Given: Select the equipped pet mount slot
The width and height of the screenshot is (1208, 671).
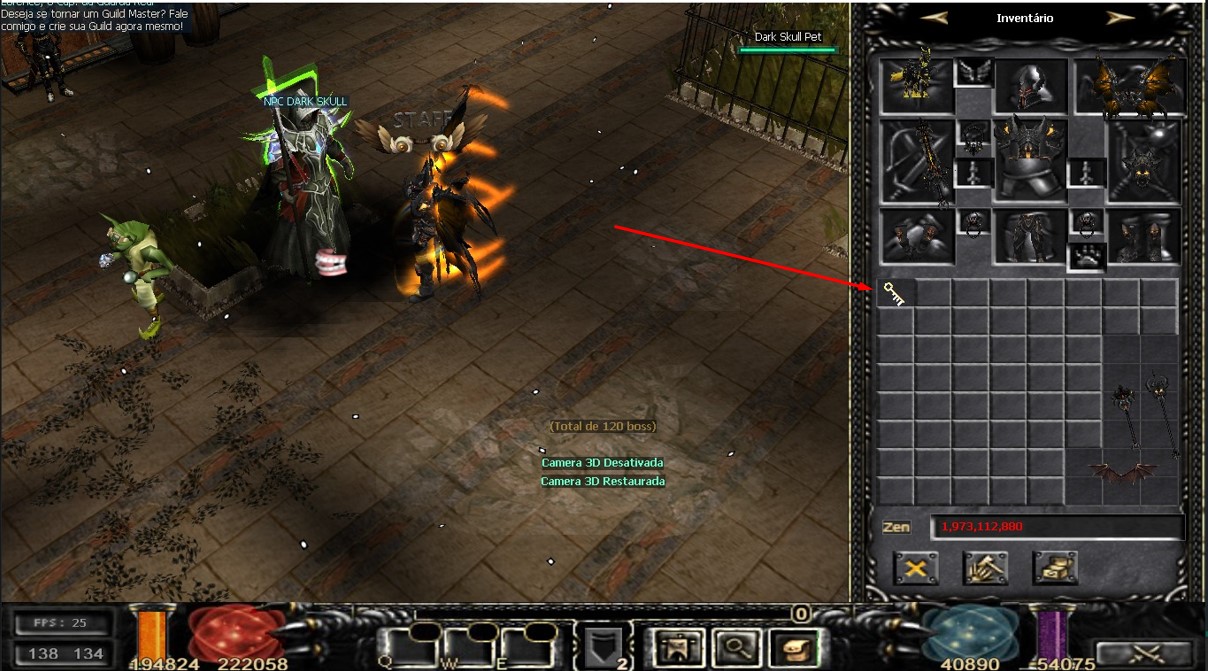Looking at the screenshot, I should [916, 86].
